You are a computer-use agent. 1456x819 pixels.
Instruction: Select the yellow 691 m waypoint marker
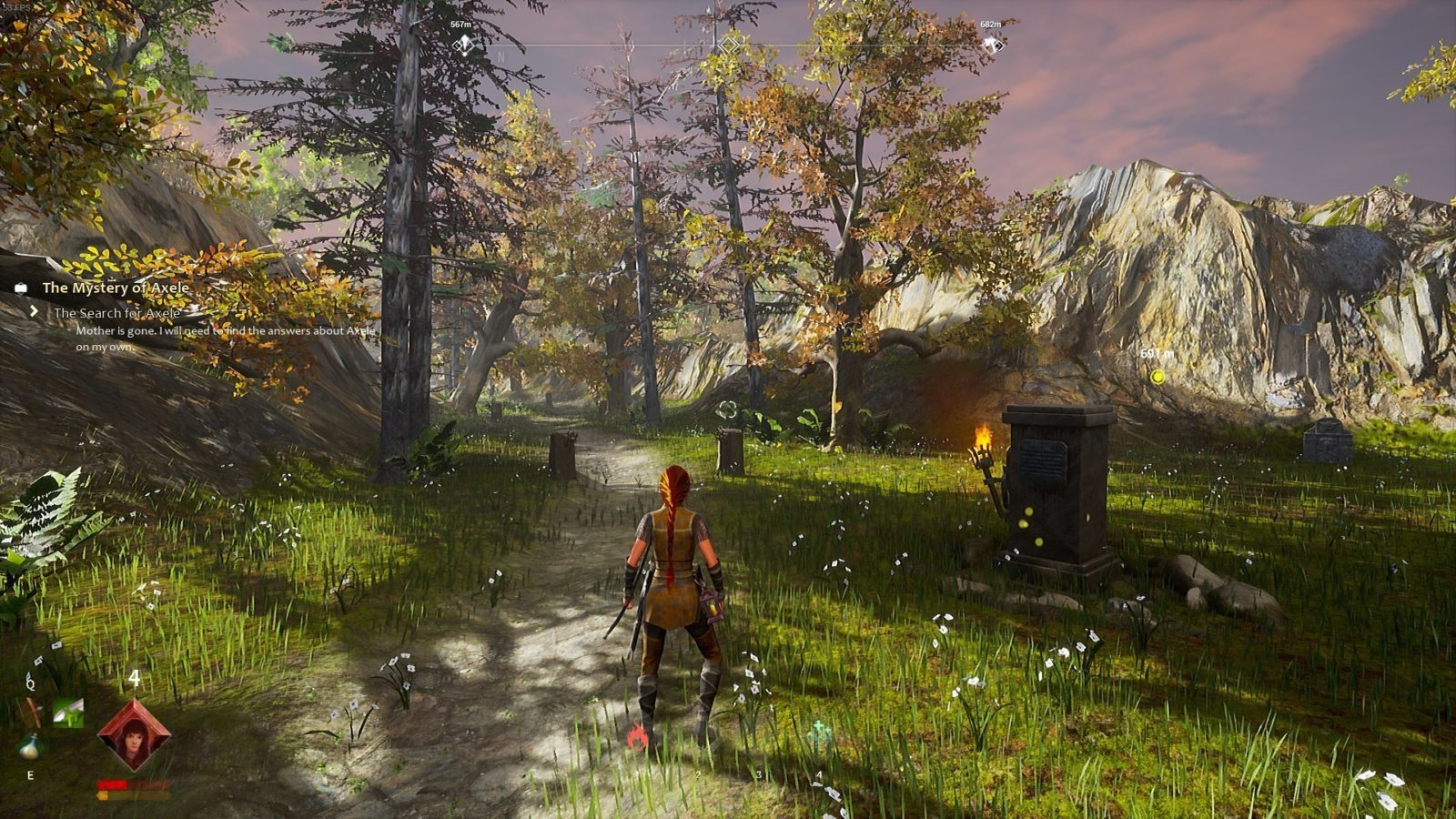coord(1158,376)
